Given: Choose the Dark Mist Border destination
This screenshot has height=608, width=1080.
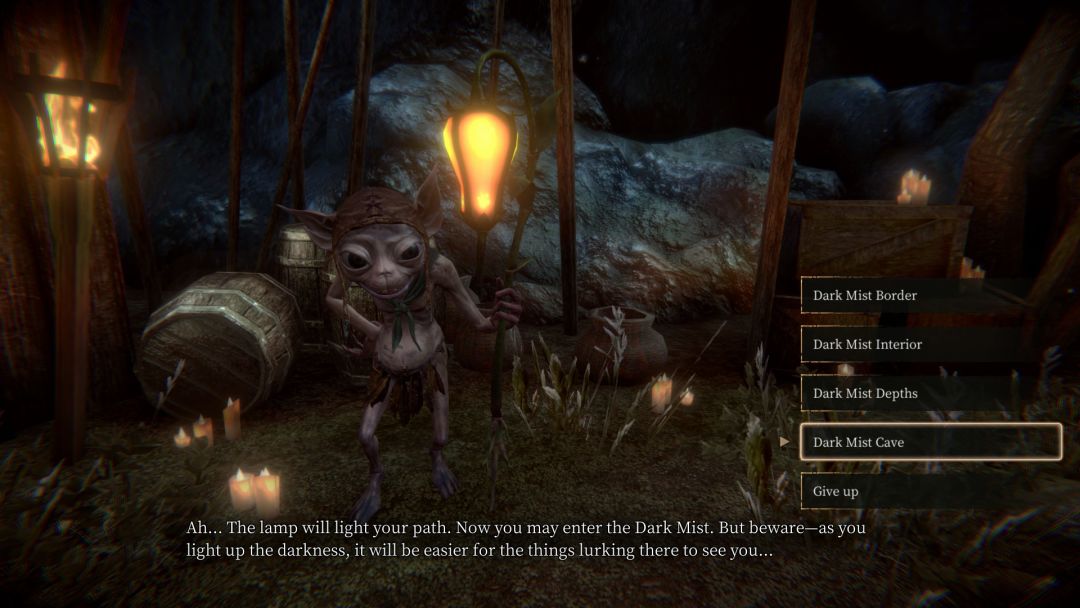Looking at the screenshot, I should click(930, 295).
